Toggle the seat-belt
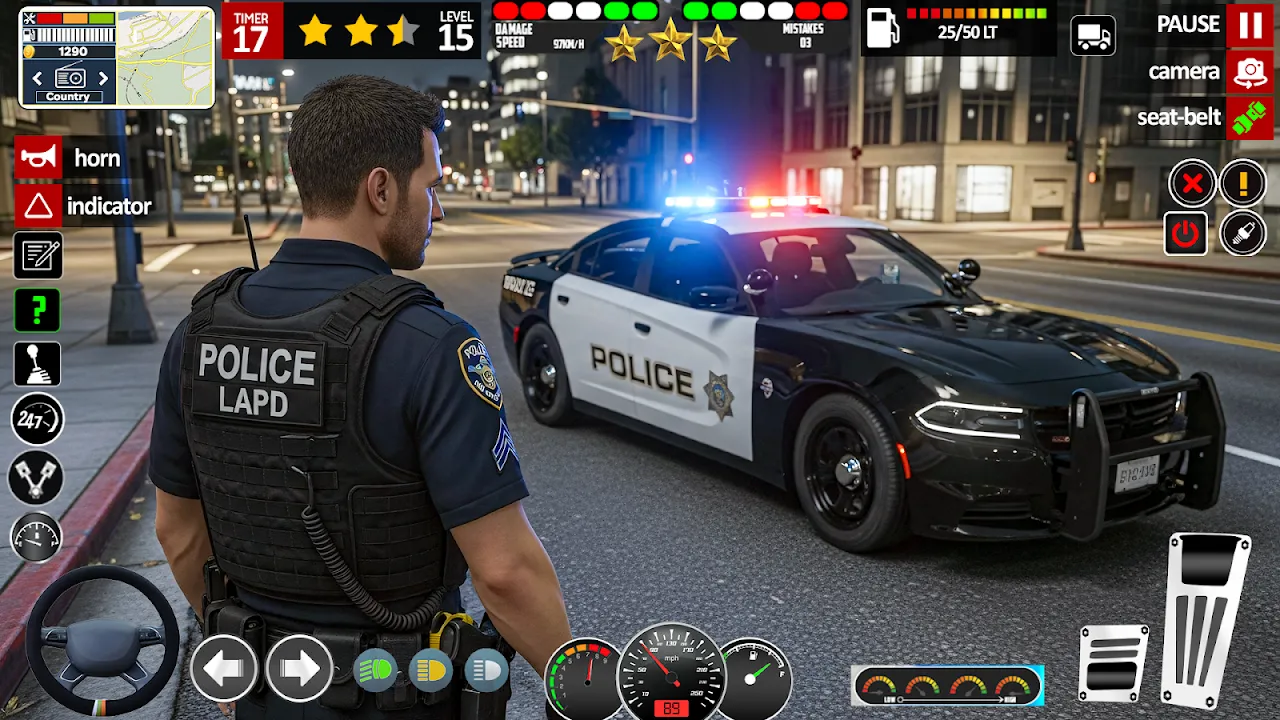 coord(1250,117)
